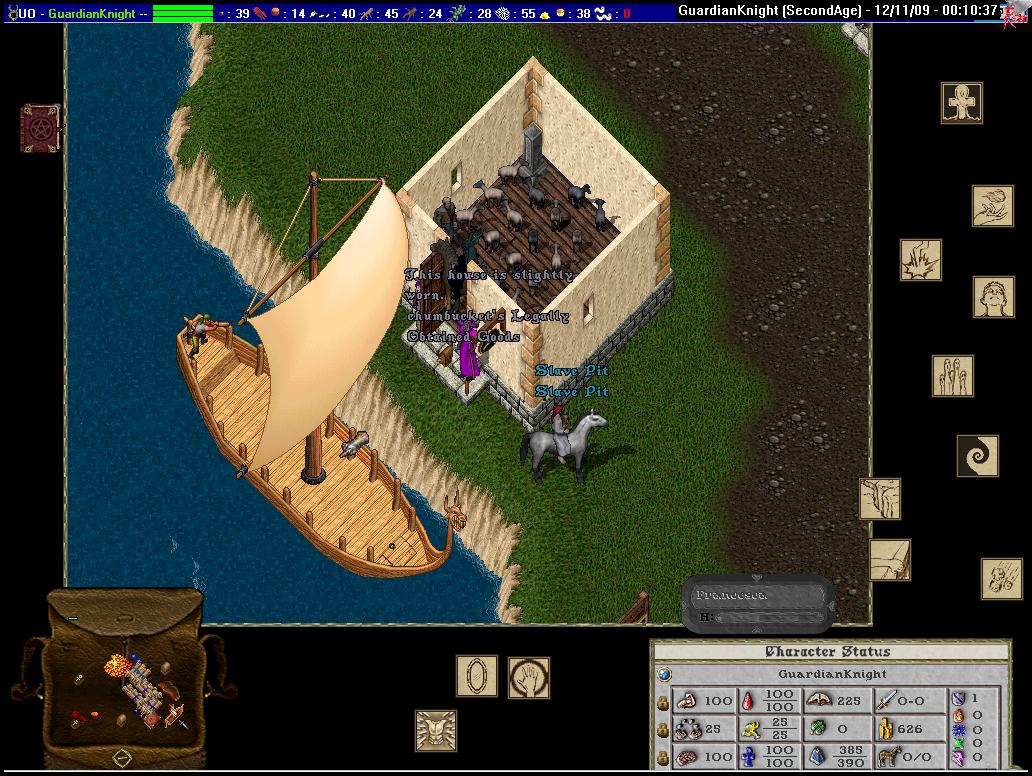Use the falling meteors spell icon
The width and height of the screenshot is (1032, 776).
(1001, 578)
